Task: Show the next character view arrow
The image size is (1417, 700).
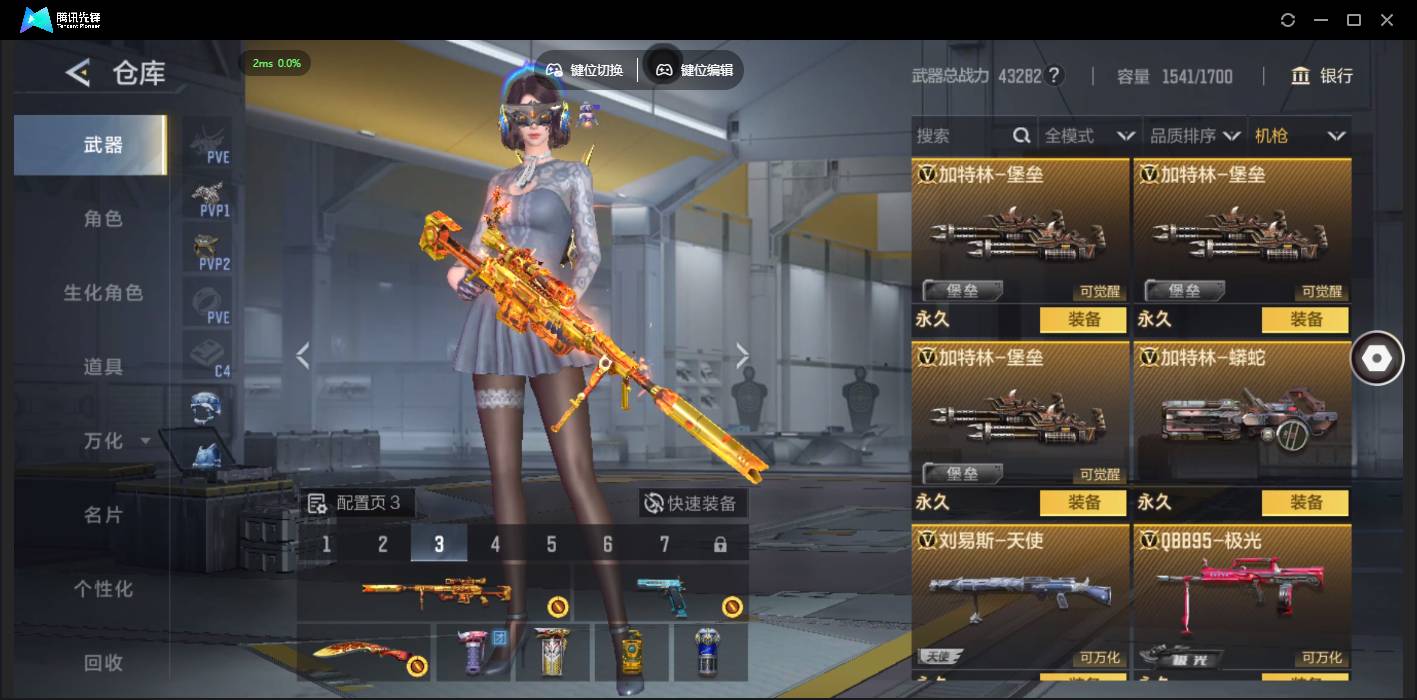Action: coord(742,355)
